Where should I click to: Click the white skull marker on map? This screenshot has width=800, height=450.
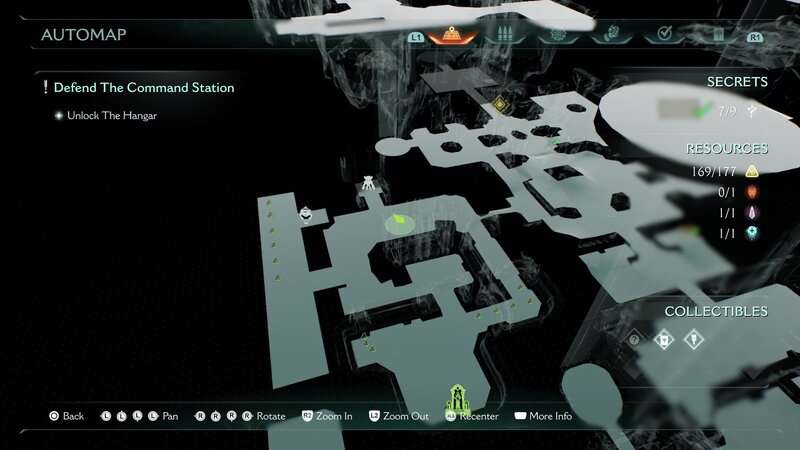(305, 212)
